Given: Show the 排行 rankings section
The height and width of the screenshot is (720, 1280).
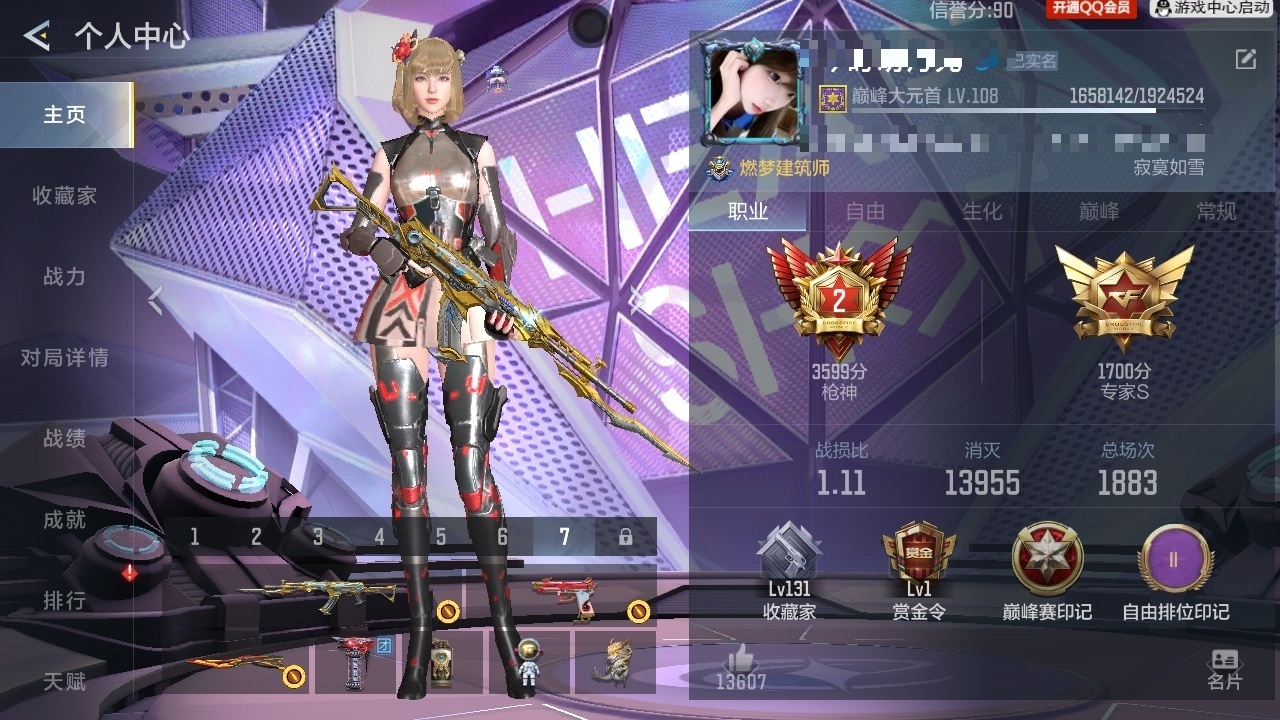Looking at the screenshot, I should point(65,601).
